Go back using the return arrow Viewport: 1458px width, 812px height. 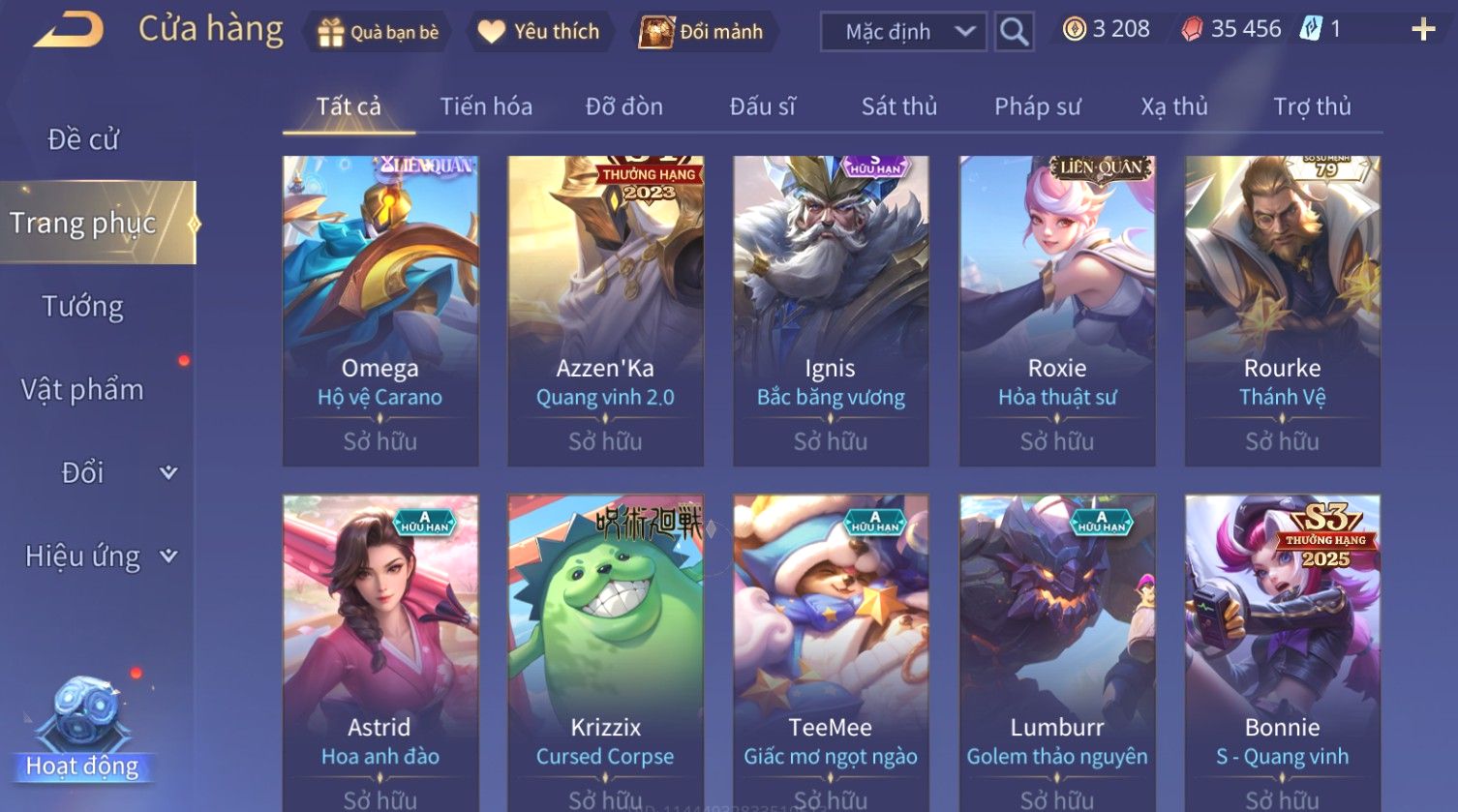(68, 29)
